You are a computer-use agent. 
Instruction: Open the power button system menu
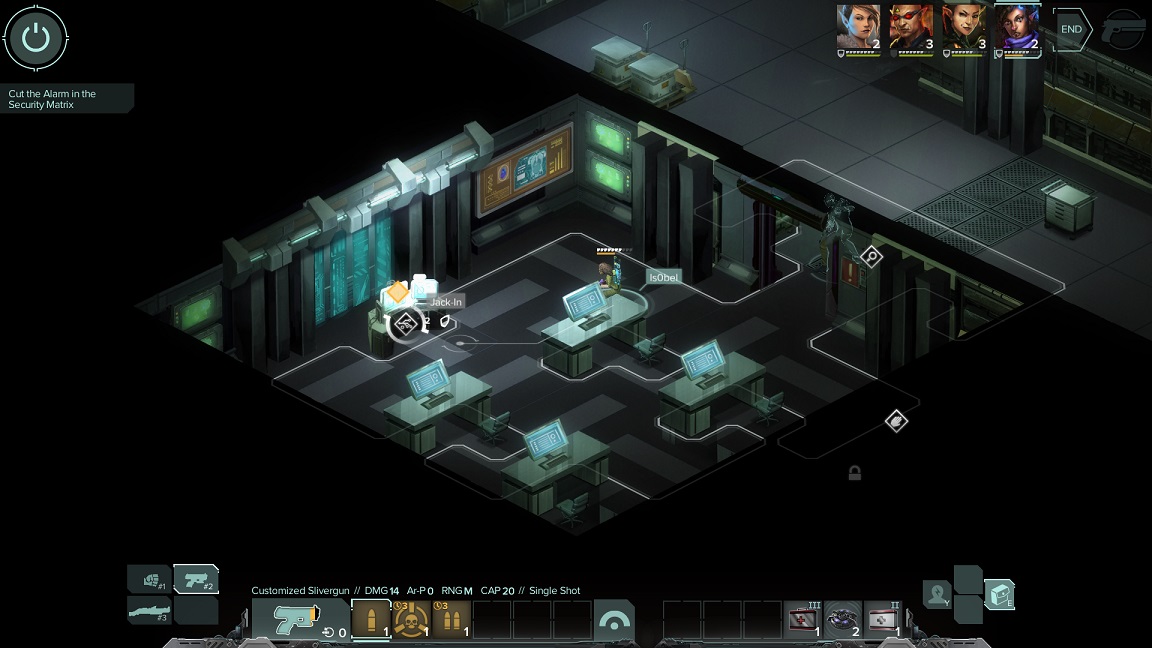36,38
